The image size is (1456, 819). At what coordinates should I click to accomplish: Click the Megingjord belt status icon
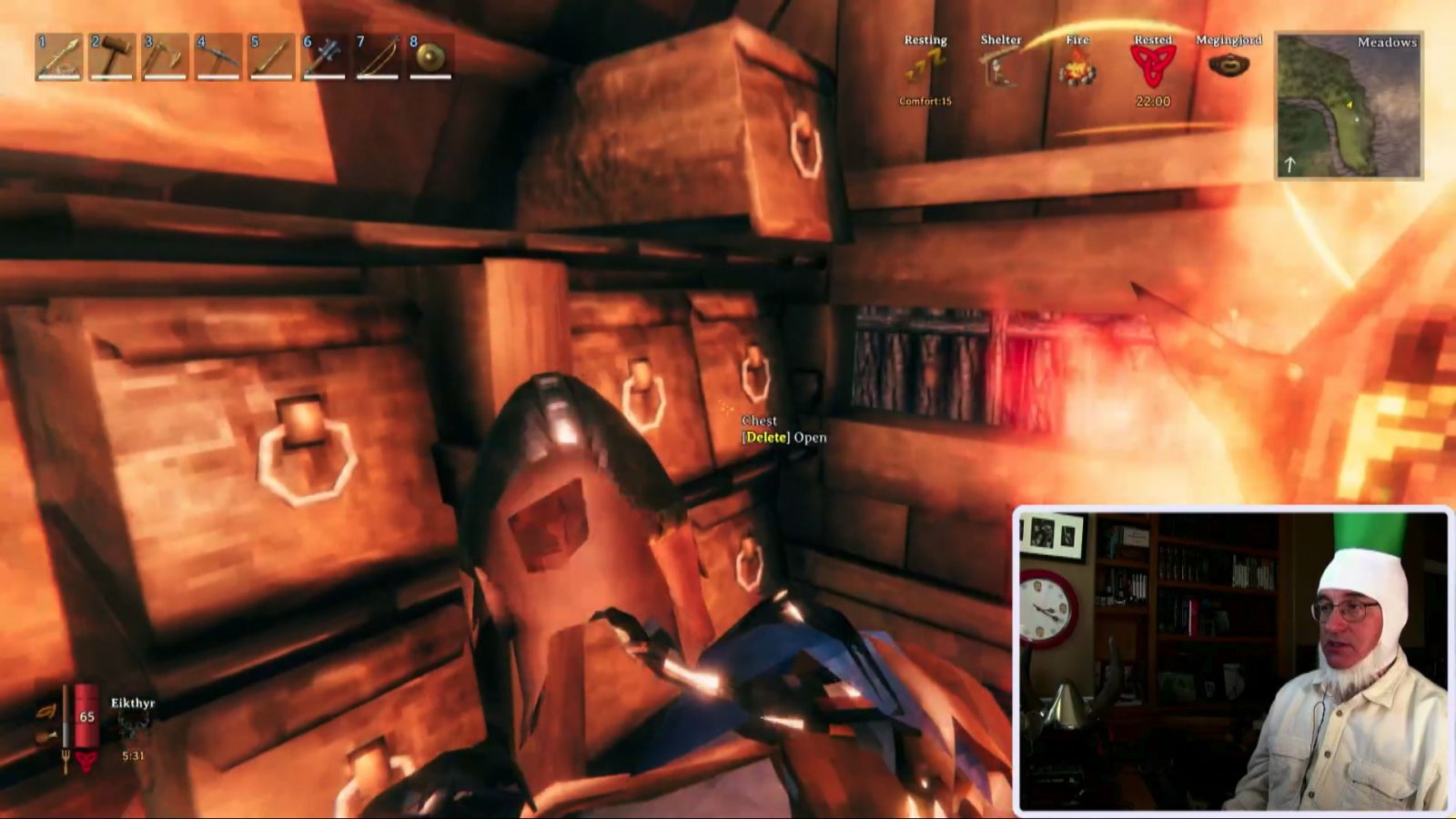[x=1228, y=66]
